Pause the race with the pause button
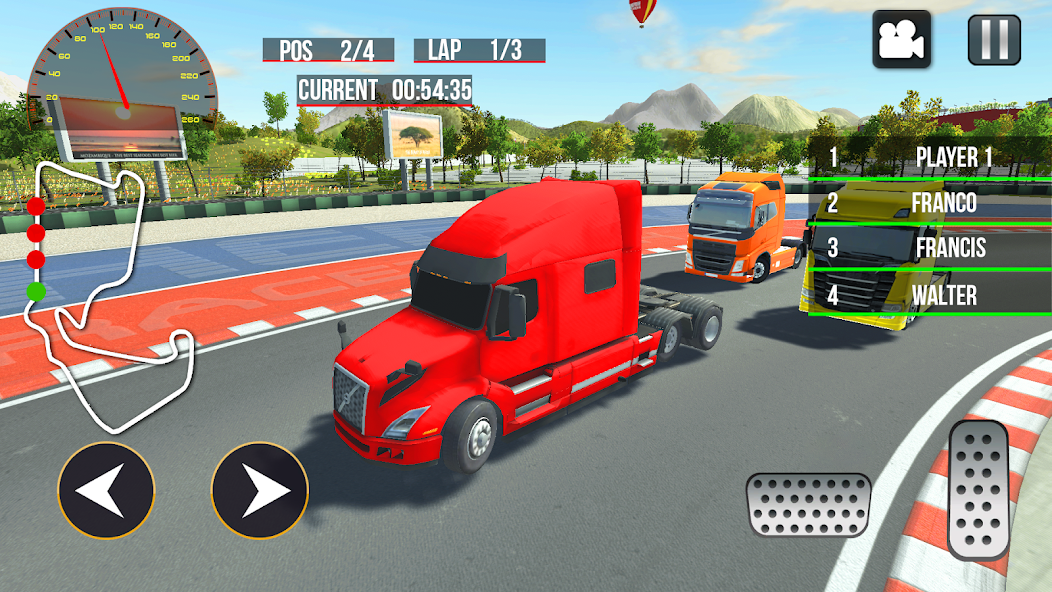Viewport: 1052px width, 592px height. point(994,40)
